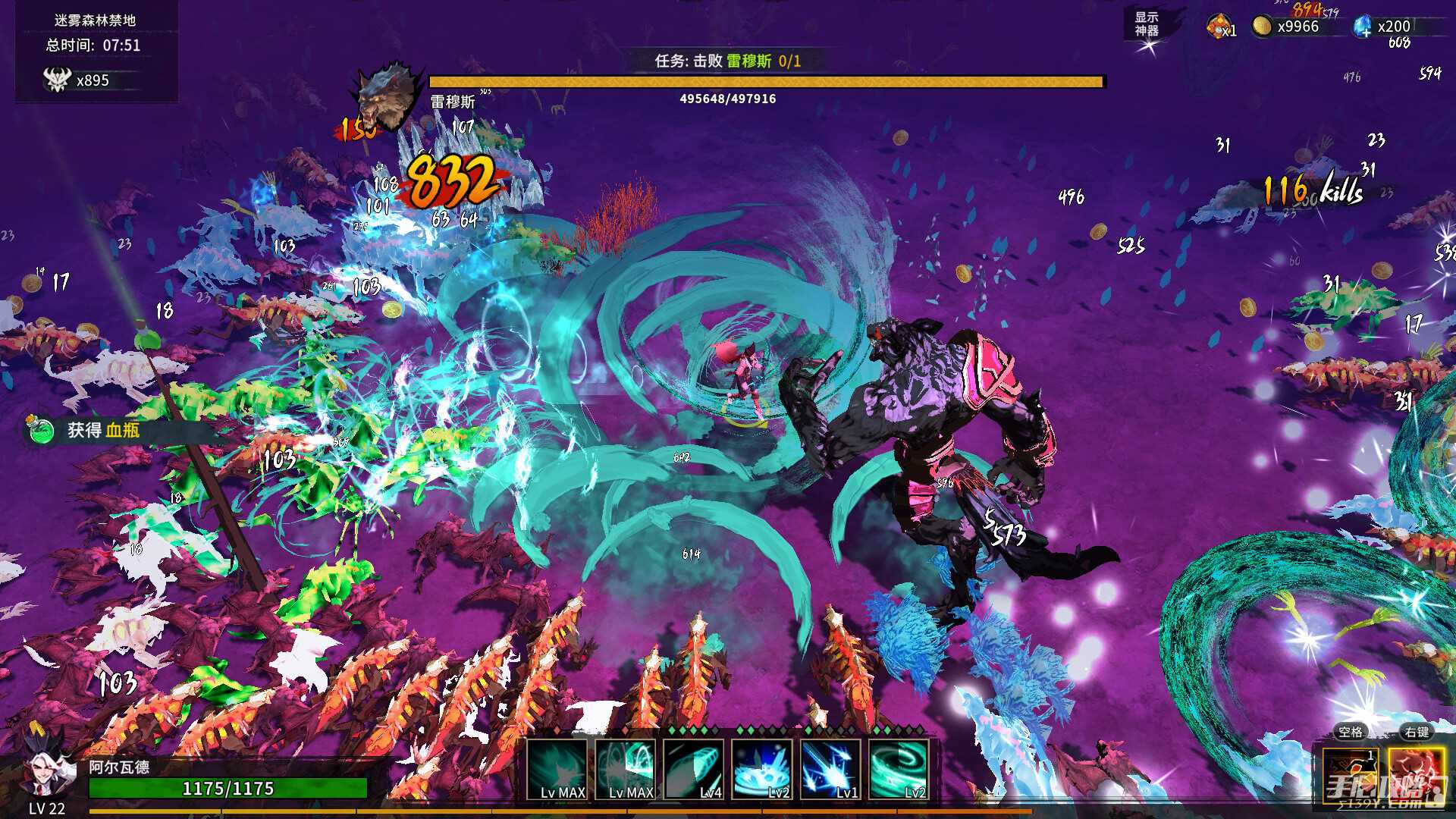Choose the Lv1 ice shard skill icon
The height and width of the screenshot is (819, 1456).
tap(830, 770)
